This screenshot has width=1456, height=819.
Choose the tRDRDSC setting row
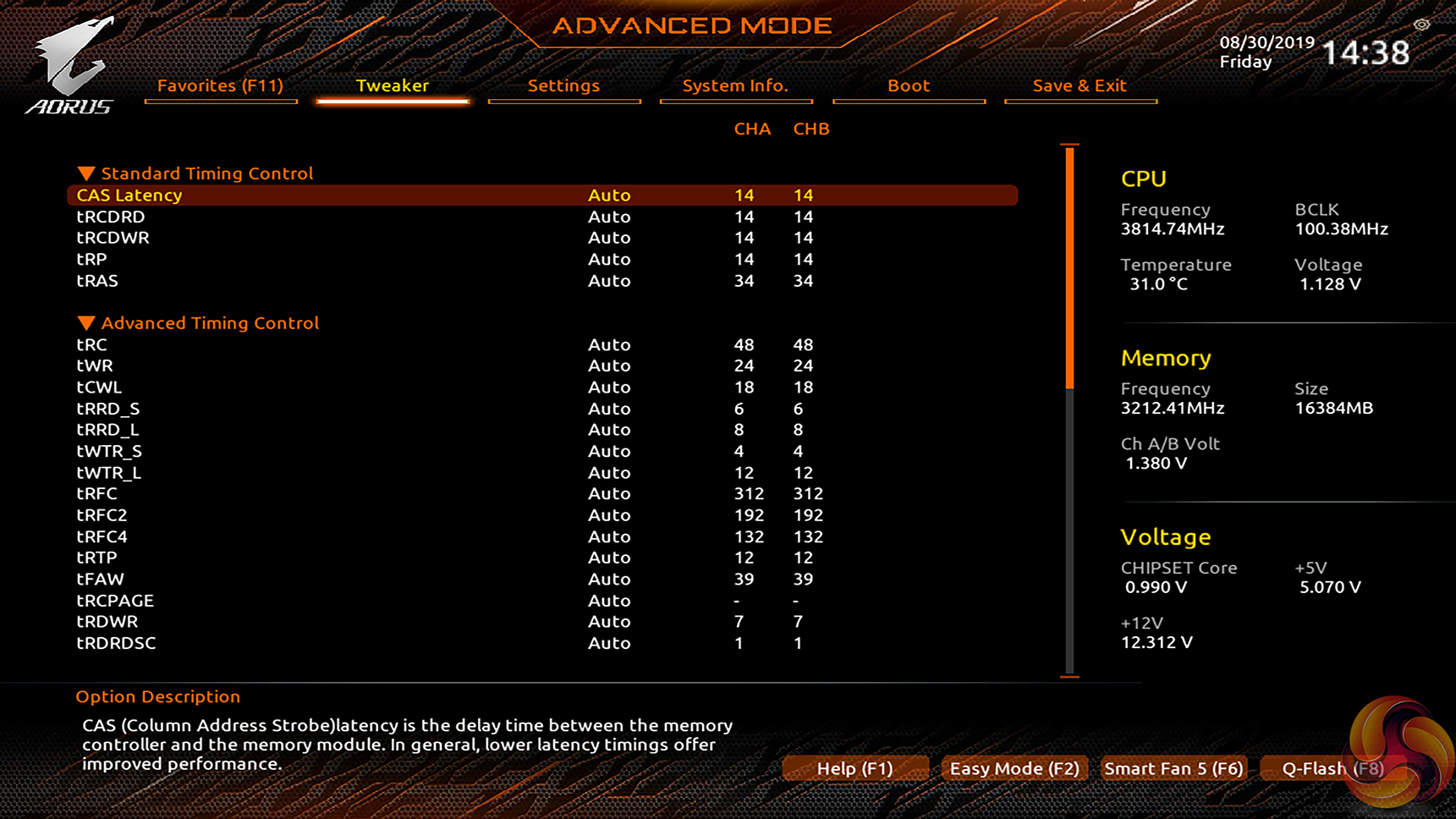coord(116,643)
